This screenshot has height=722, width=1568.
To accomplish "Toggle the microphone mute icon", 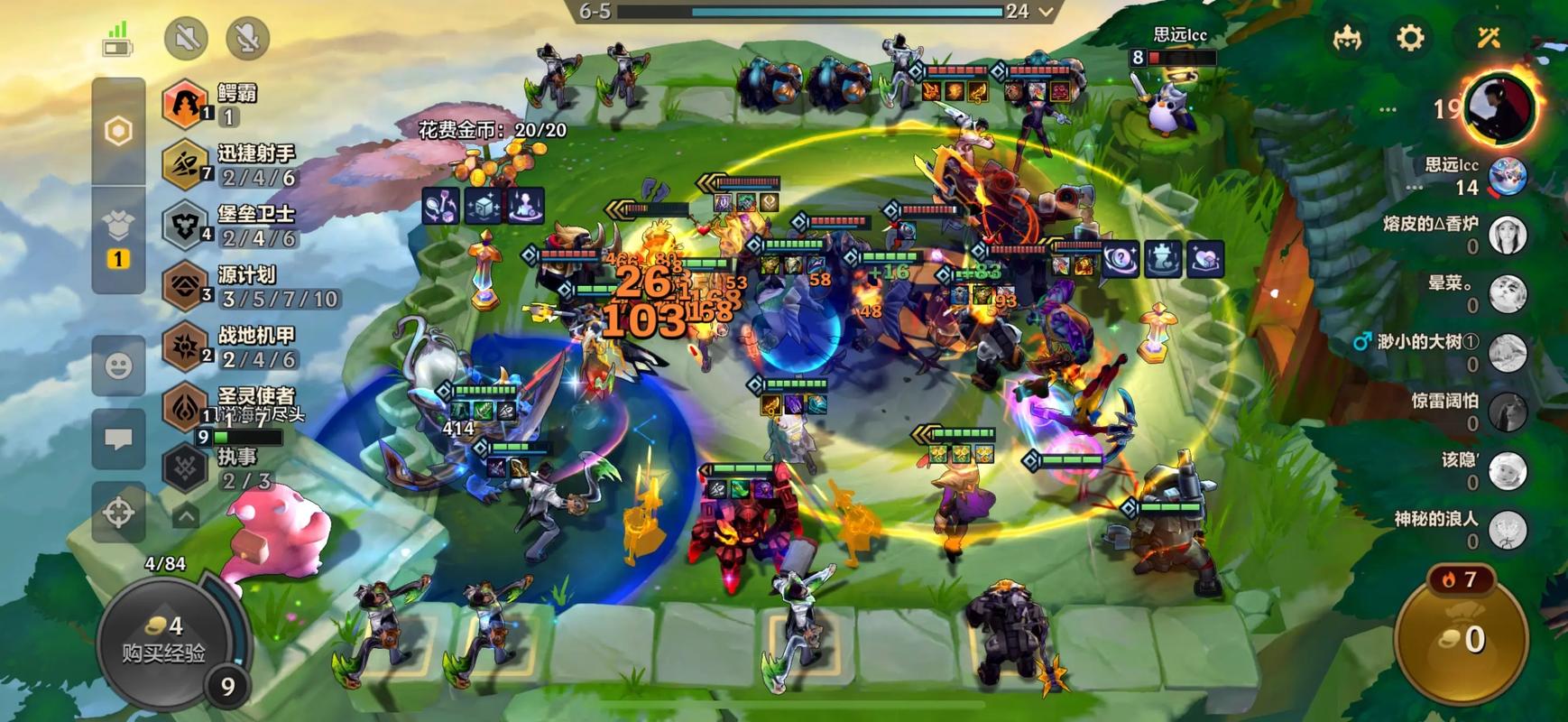I will tap(247, 38).
